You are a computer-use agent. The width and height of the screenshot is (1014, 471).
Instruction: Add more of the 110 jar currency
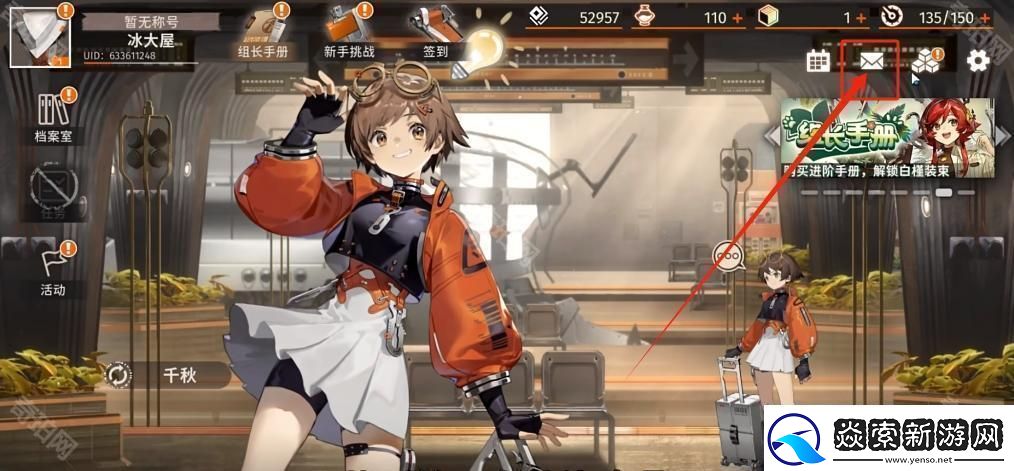click(x=738, y=18)
